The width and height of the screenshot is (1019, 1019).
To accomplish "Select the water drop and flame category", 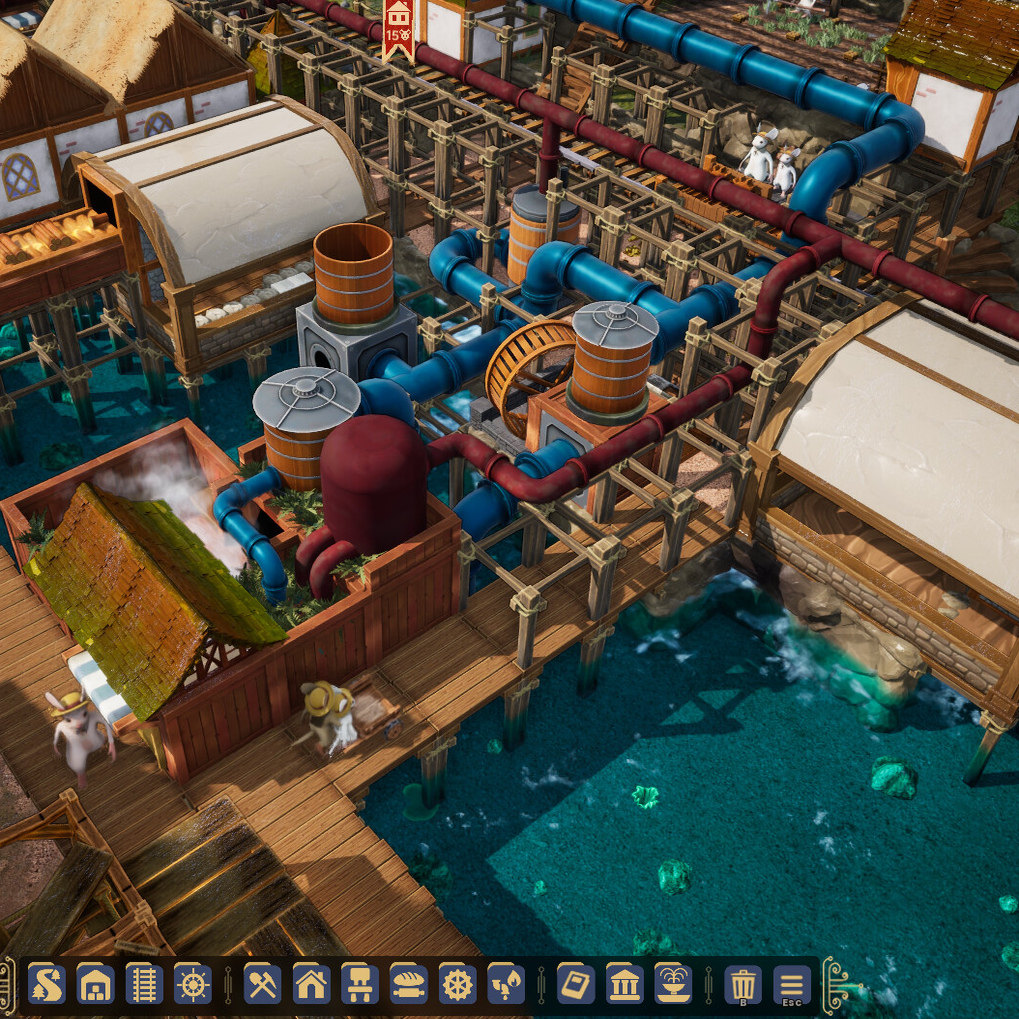I will point(506,984).
